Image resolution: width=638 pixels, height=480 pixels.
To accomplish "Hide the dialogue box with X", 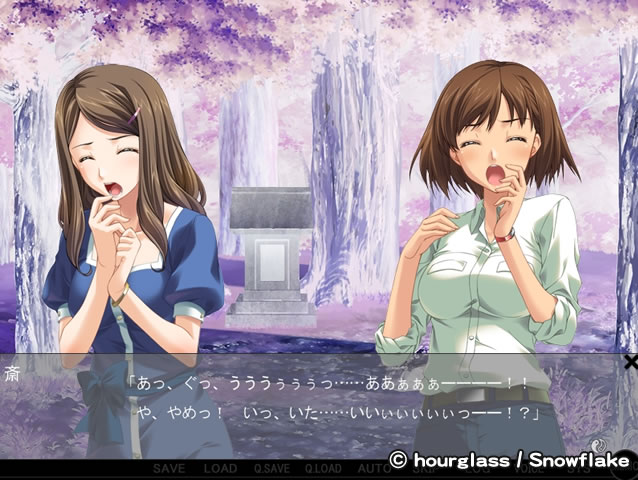I will click(629, 361).
